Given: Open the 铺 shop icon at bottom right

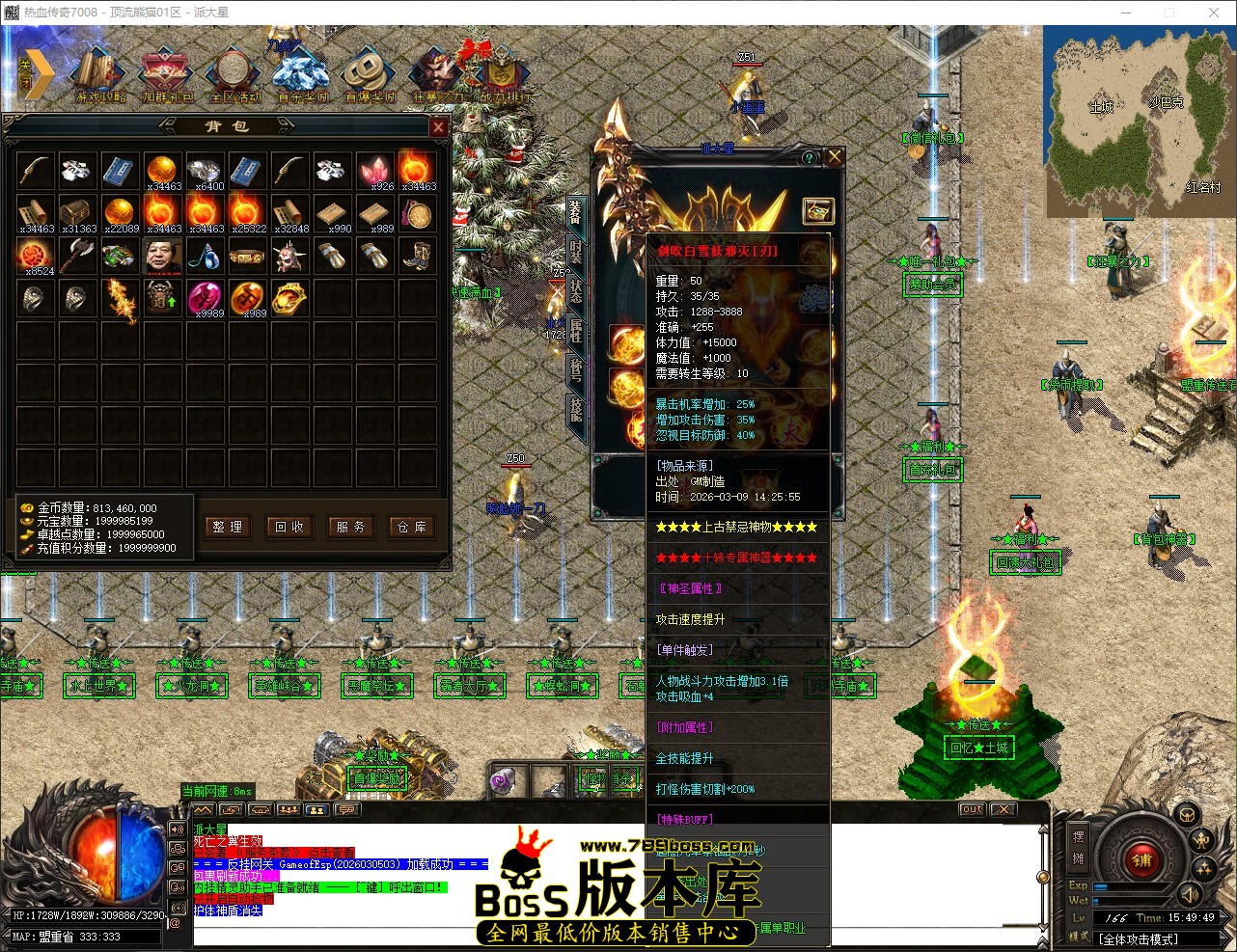Looking at the screenshot, I should point(1141,860).
